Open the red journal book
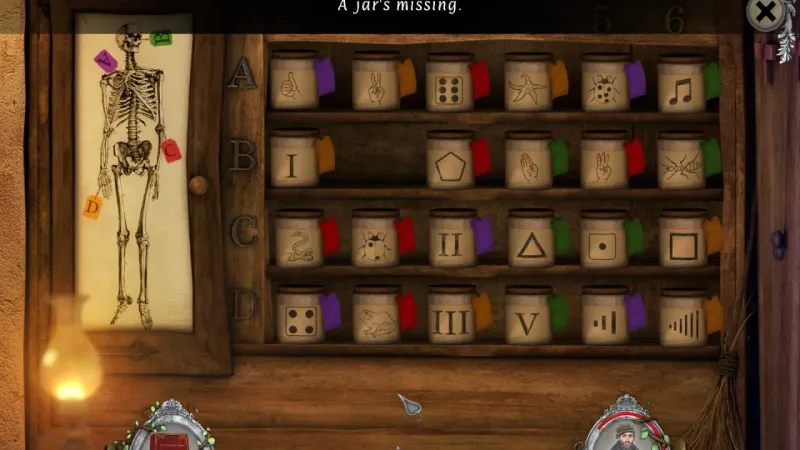Viewport: 800px width, 450px height. coord(168,435)
